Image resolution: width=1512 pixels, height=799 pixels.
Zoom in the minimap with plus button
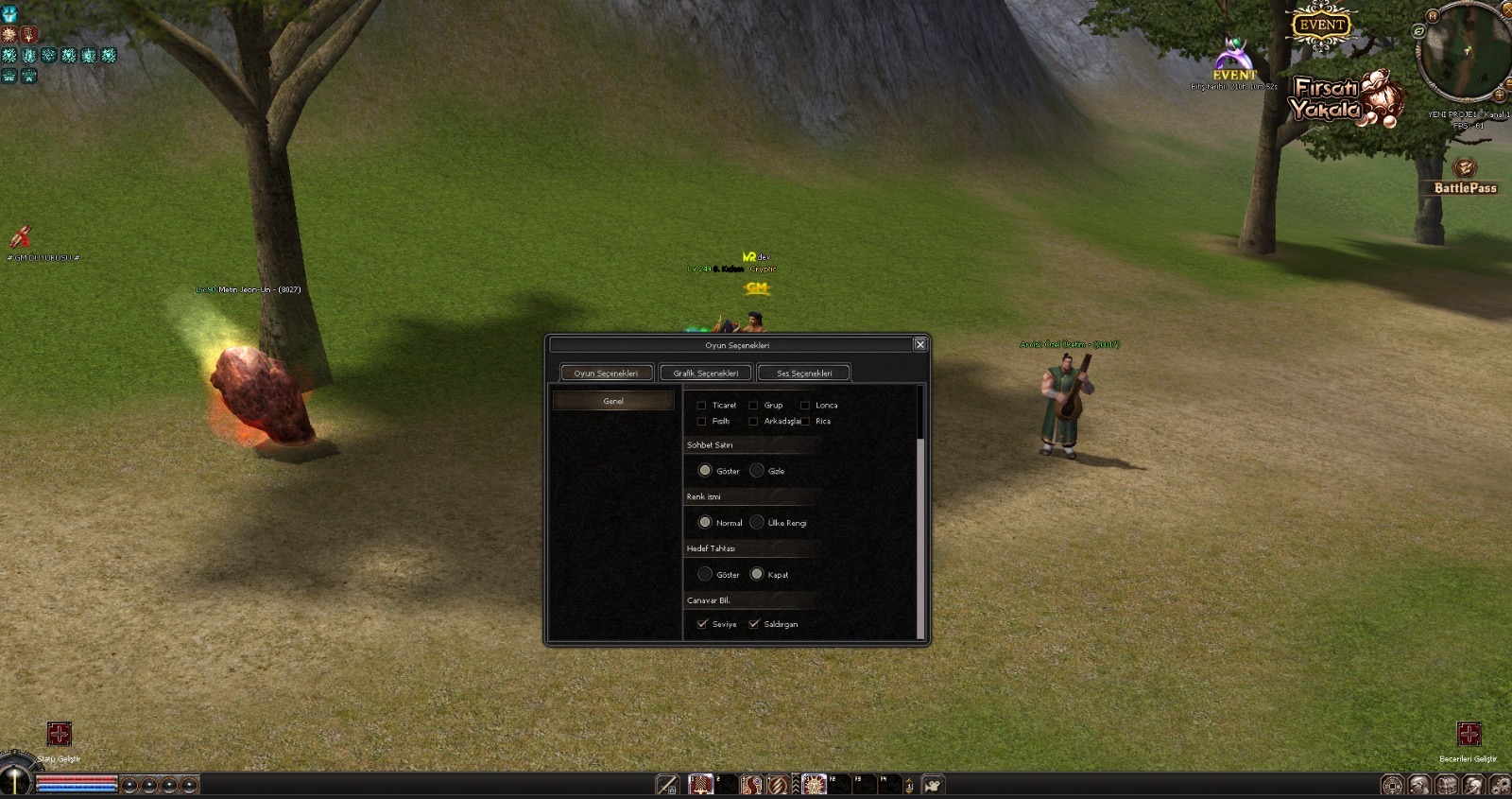pyautogui.click(x=1499, y=95)
